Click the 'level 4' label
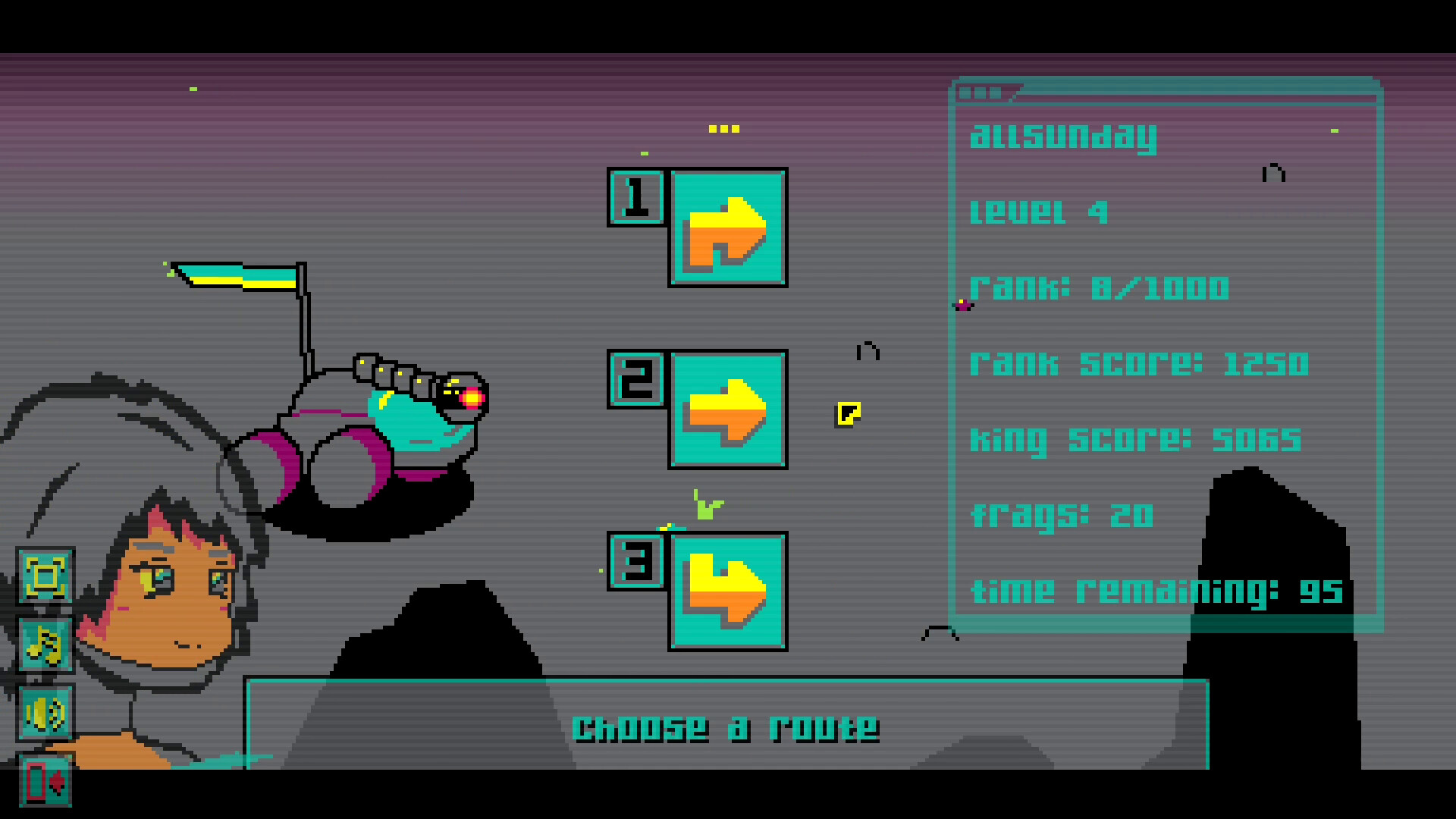1456x819 pixels. pyautogui.click(x=1039, y=213)
